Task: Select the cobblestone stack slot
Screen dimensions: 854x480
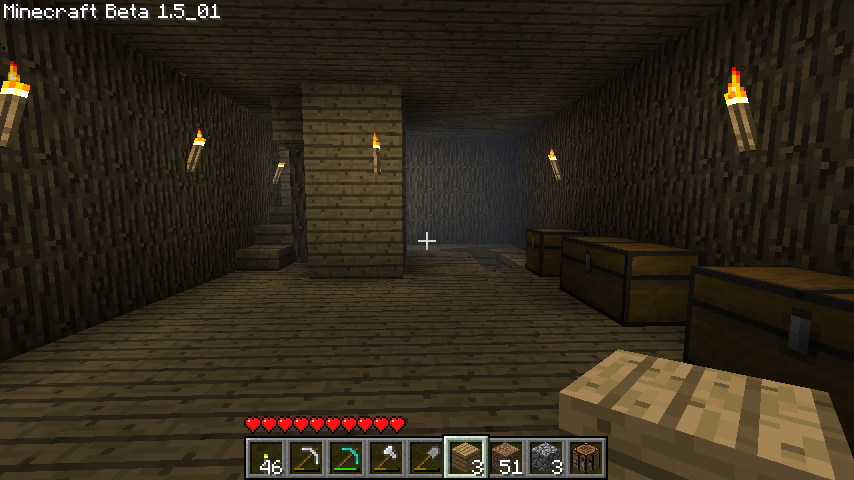Action: point(546,457)
